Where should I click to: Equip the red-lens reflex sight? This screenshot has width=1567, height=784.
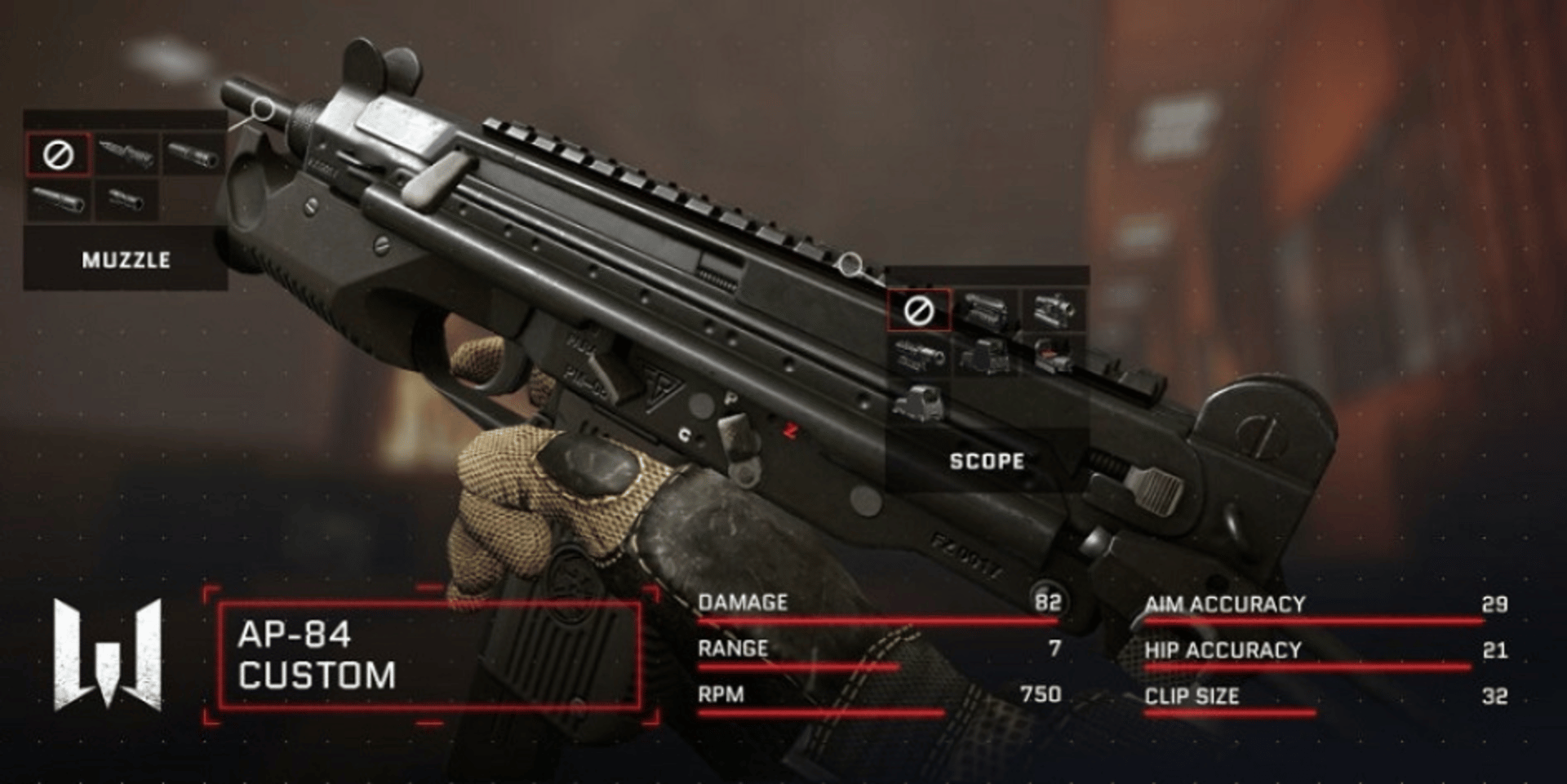point(1053,356)
